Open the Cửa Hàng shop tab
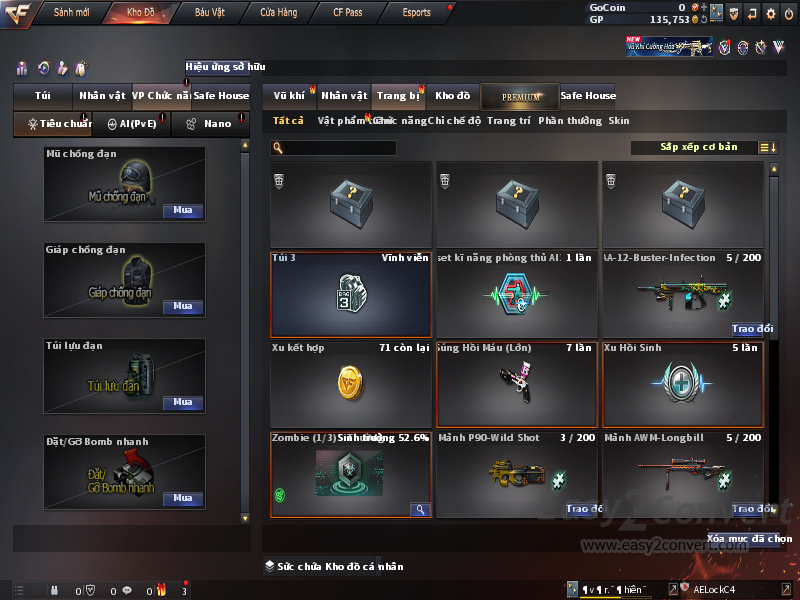 [x=278, y=13]
